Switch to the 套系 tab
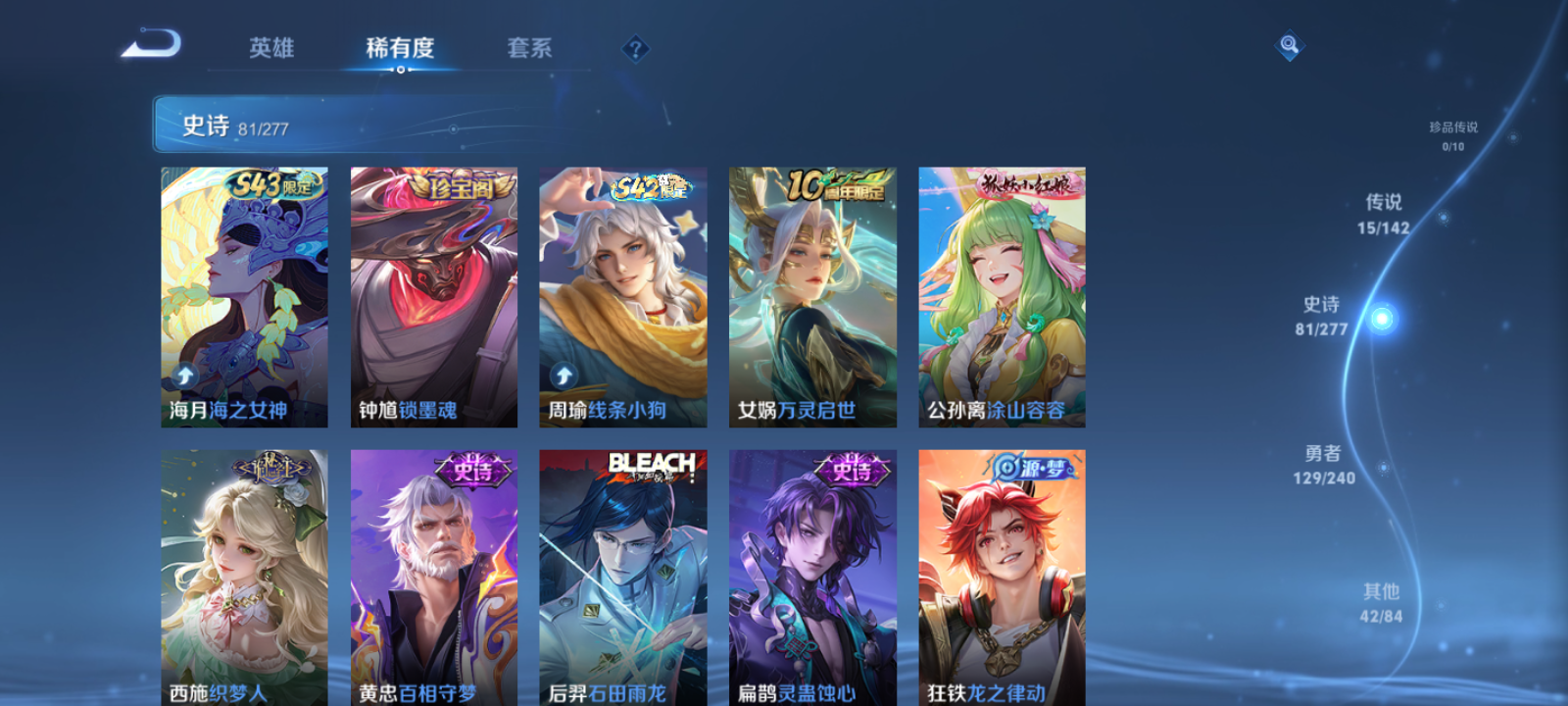1568x706 pixels. [527, 48]
